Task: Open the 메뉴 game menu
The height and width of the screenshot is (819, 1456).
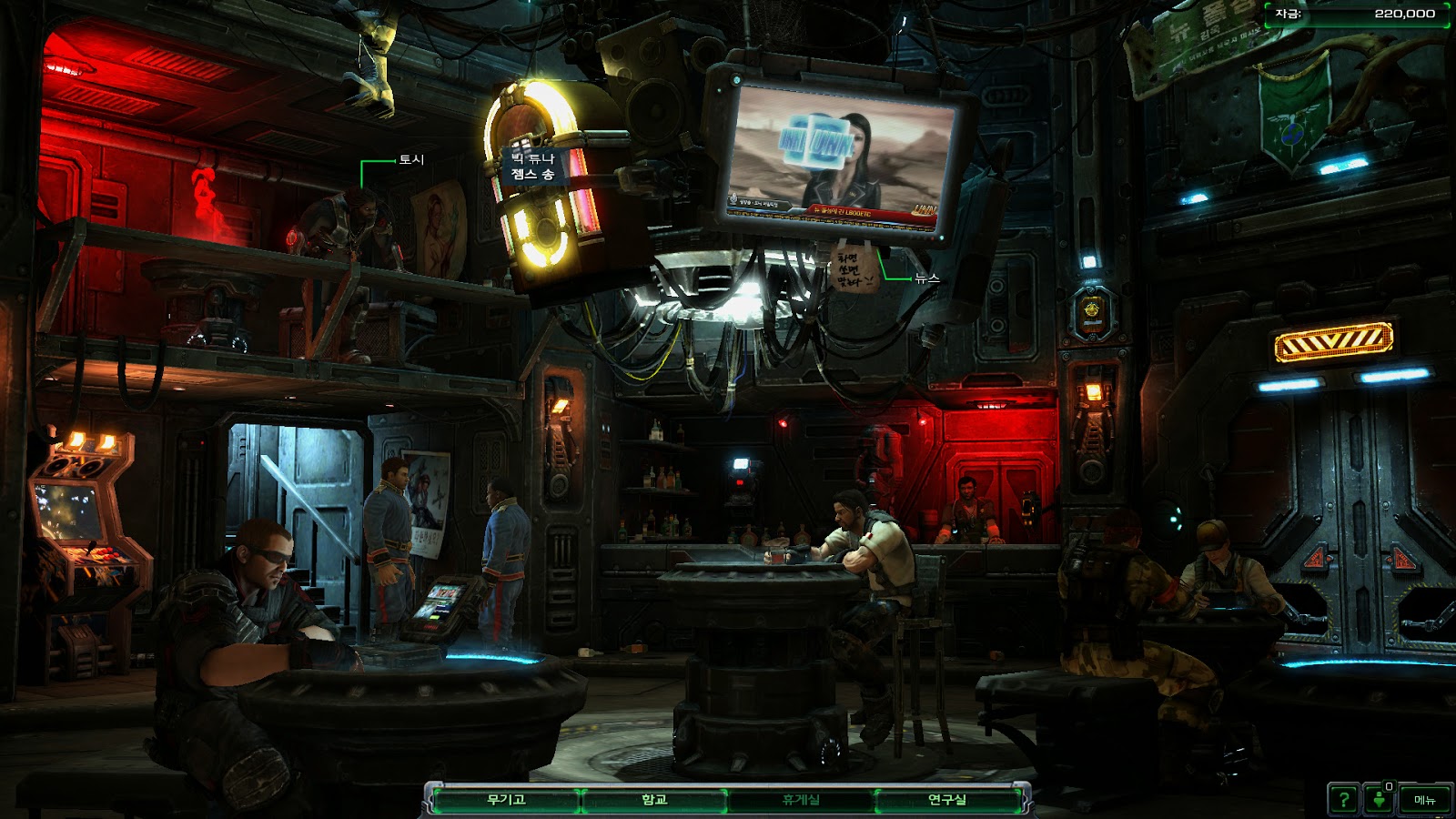Action: [x=1424, y=800]
